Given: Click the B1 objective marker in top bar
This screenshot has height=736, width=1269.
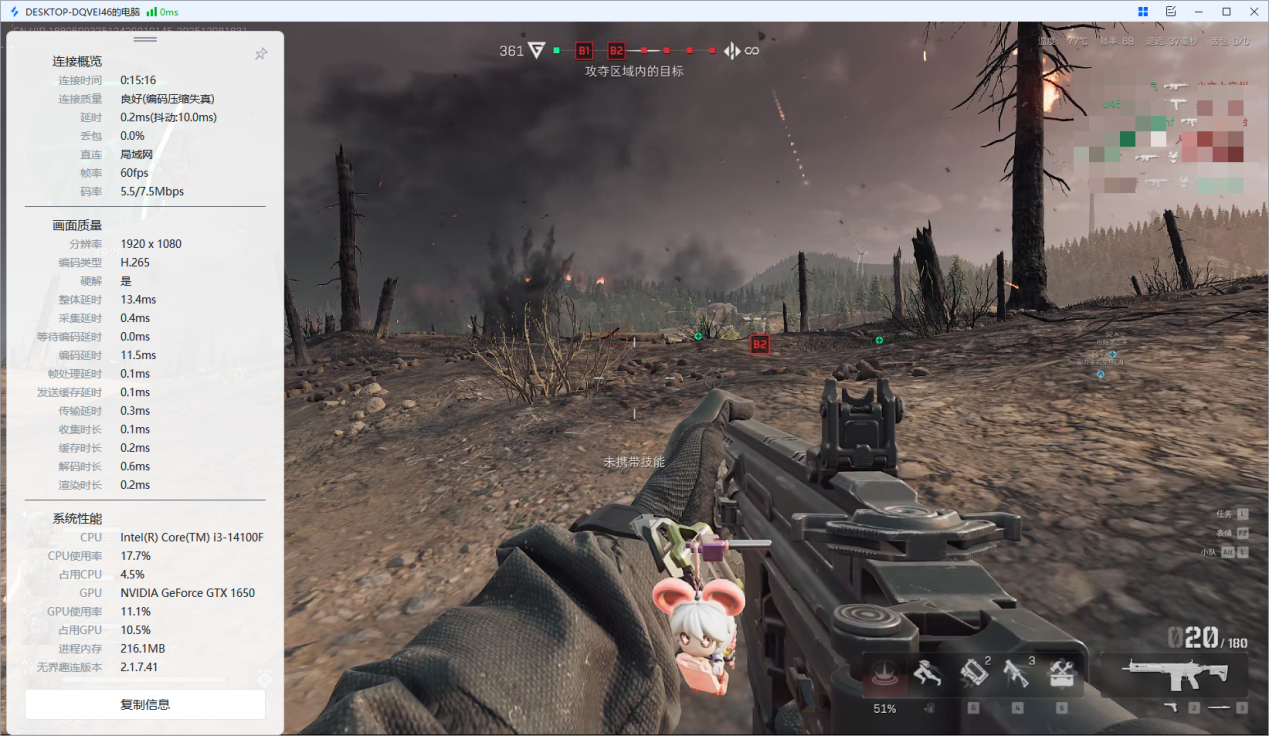Looking at the screenshot, I should pos(584,50).
